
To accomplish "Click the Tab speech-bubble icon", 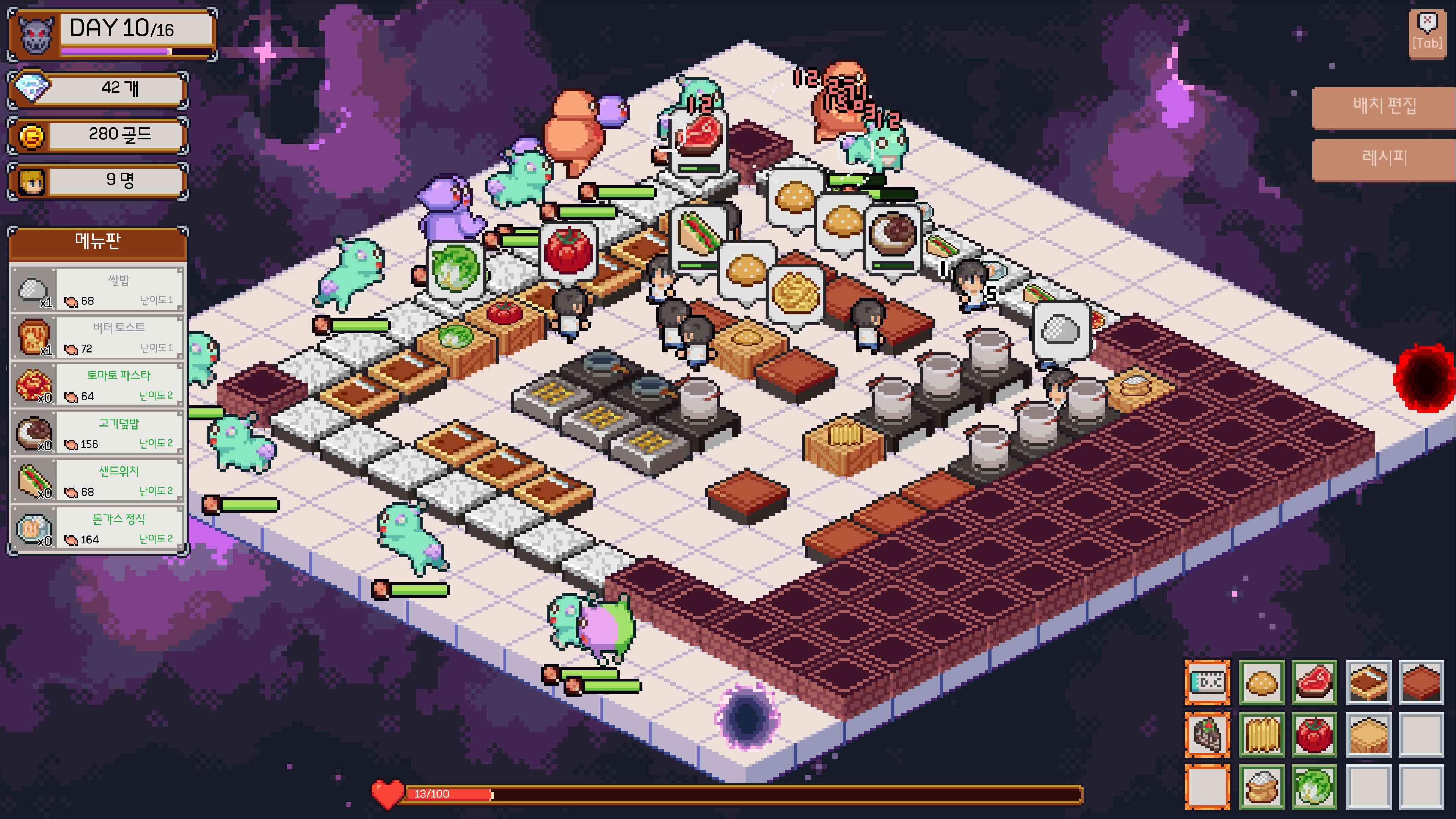I will point(1427,31).
